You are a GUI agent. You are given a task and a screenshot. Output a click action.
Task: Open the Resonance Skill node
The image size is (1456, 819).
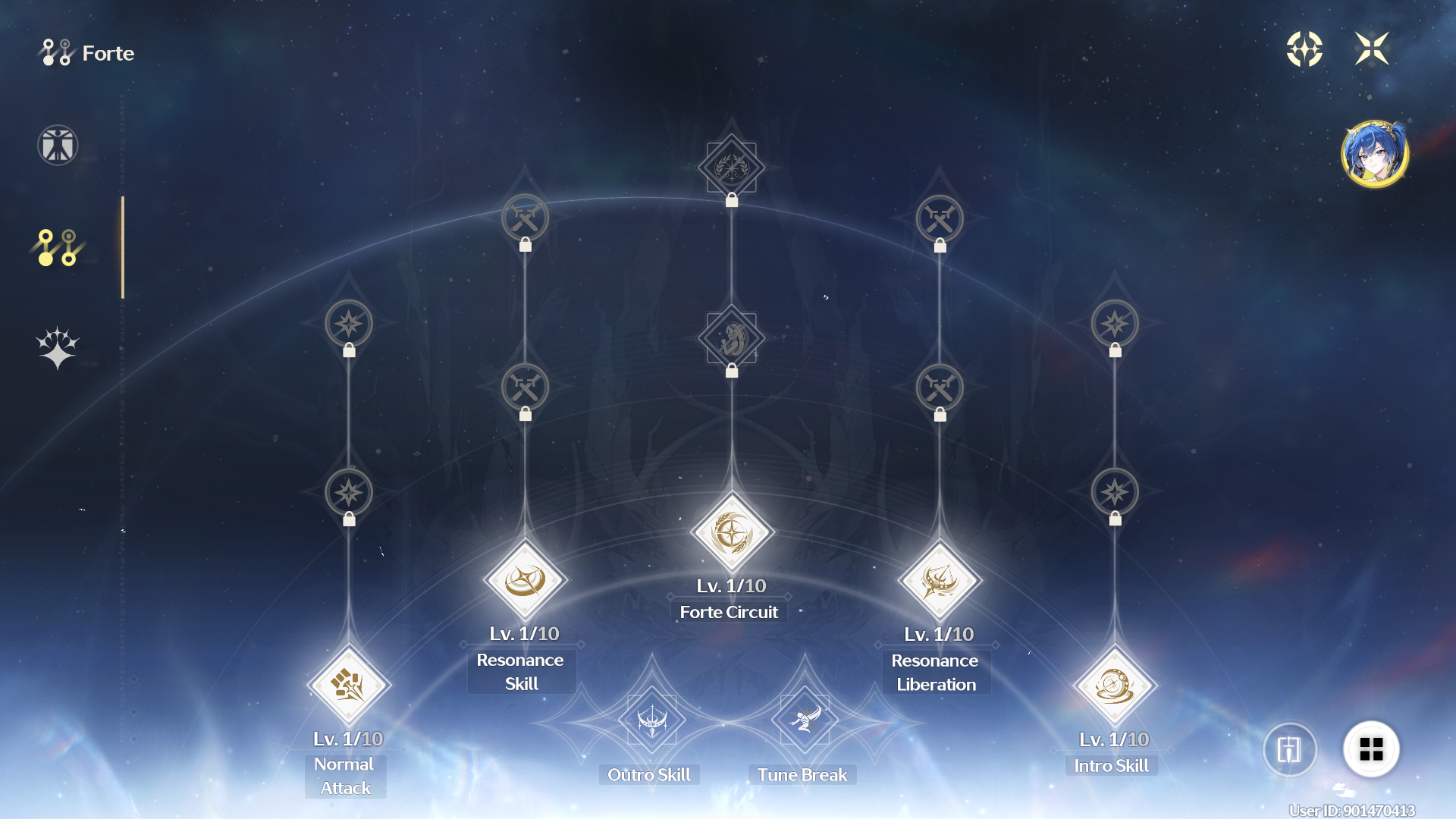526,580
